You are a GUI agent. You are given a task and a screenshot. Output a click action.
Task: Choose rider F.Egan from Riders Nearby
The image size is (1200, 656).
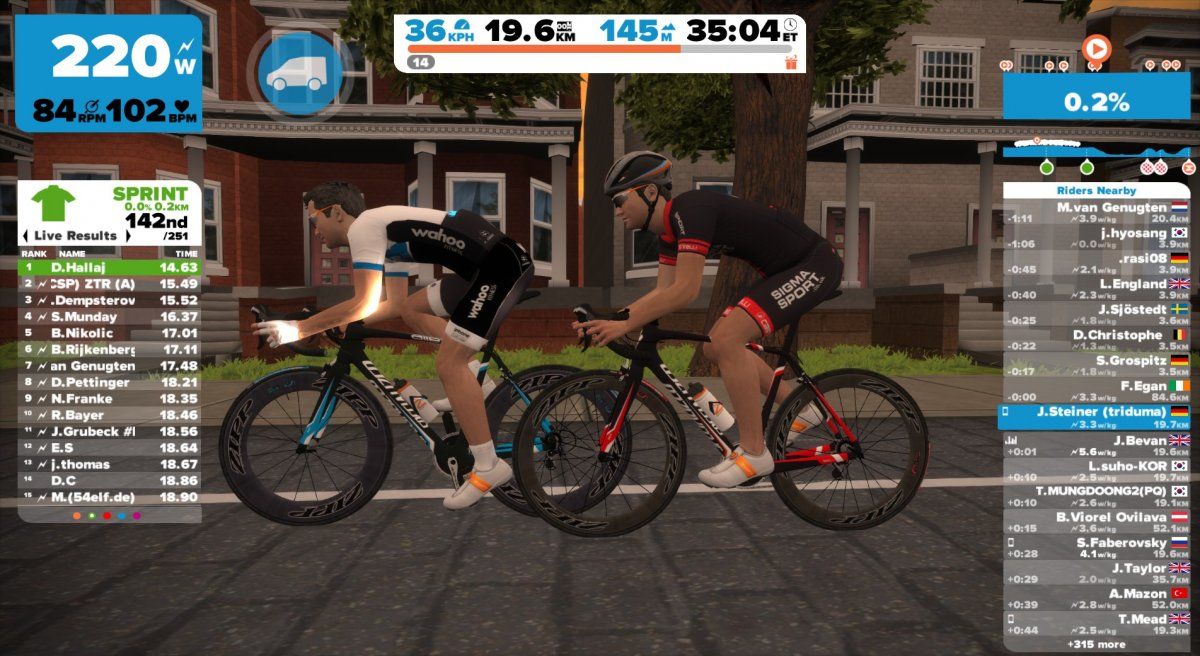point(1099,391)
